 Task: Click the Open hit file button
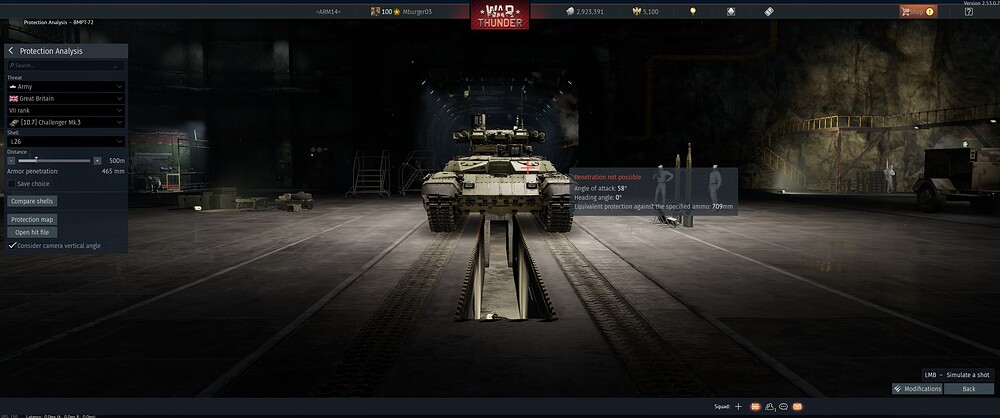(x=30, y=232)
